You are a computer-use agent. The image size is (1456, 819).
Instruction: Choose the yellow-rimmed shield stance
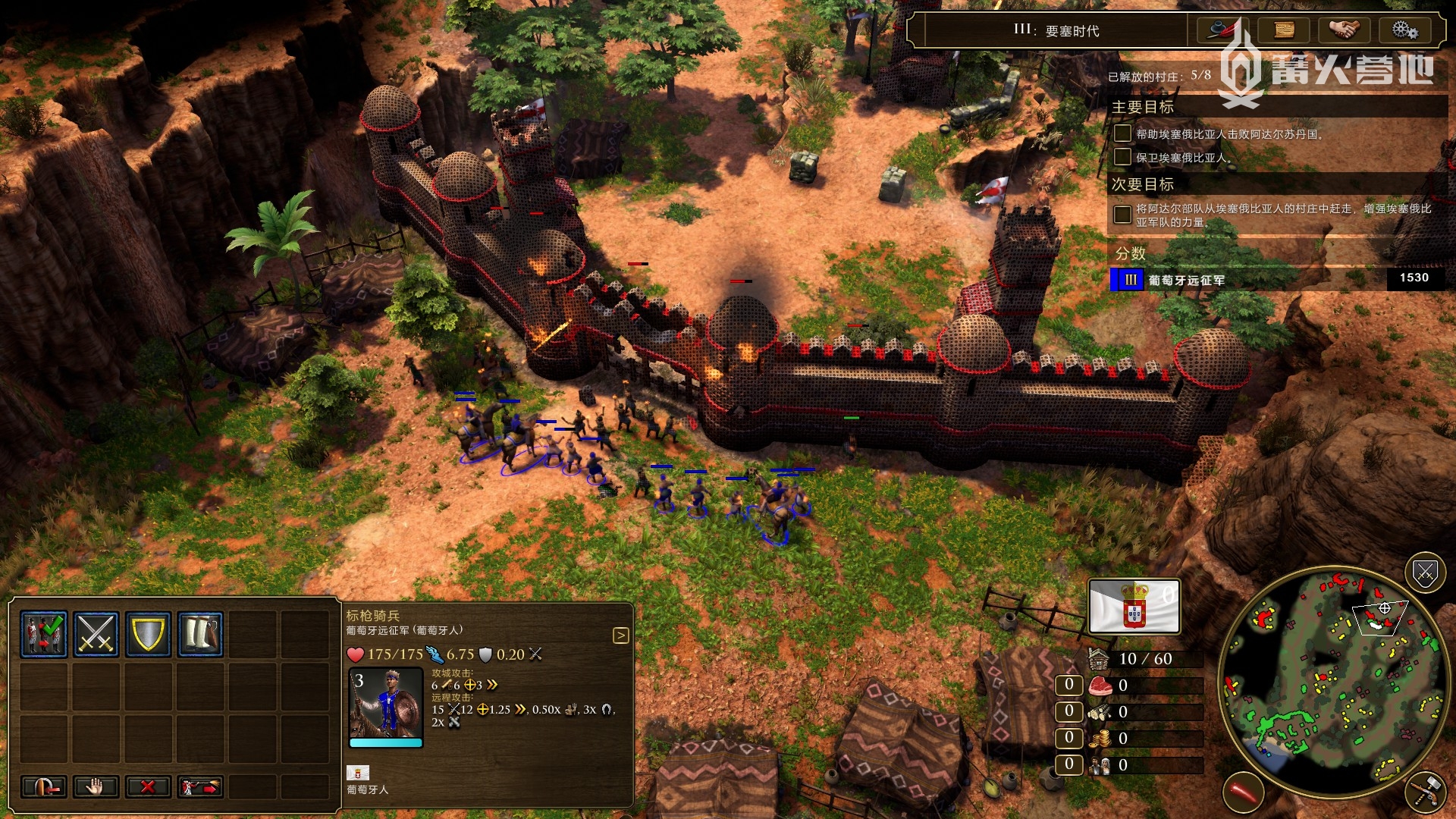click(x=149, y=633)
